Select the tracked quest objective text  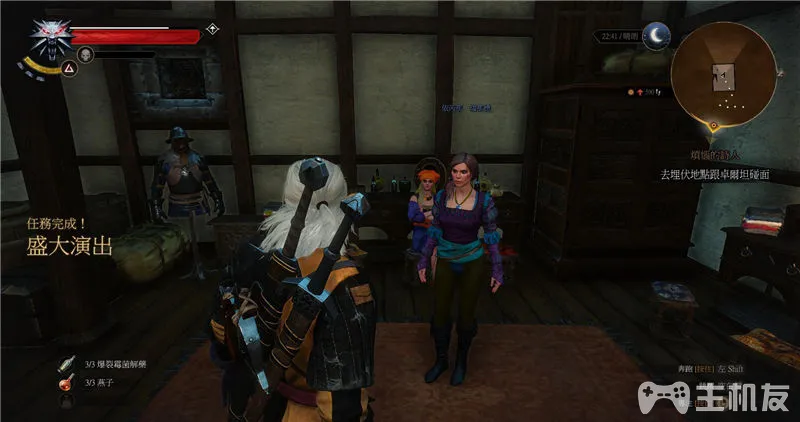tap(714, 173)
